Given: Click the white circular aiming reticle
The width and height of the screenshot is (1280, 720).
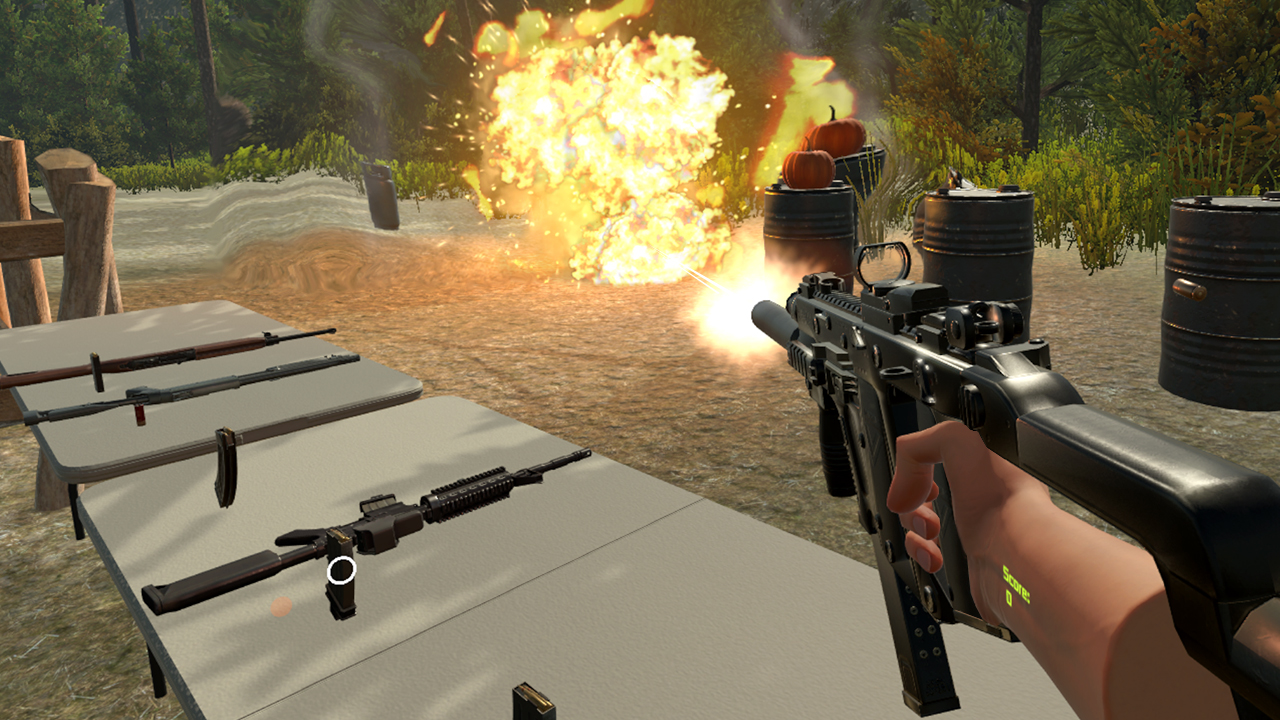Looking at the screenshot, I should coord(340,571).
